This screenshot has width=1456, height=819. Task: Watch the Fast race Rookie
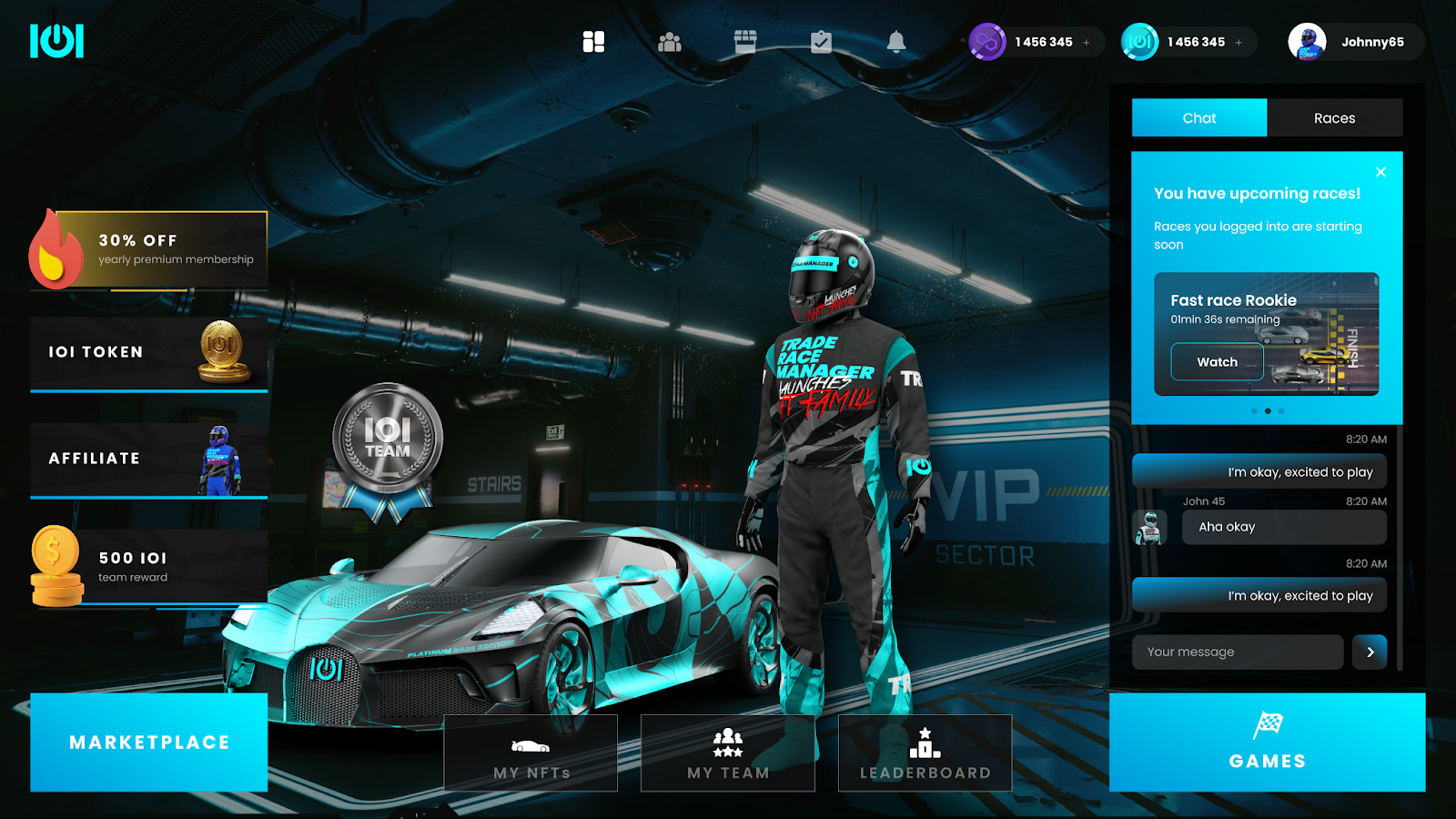(x=1217, y=362)
